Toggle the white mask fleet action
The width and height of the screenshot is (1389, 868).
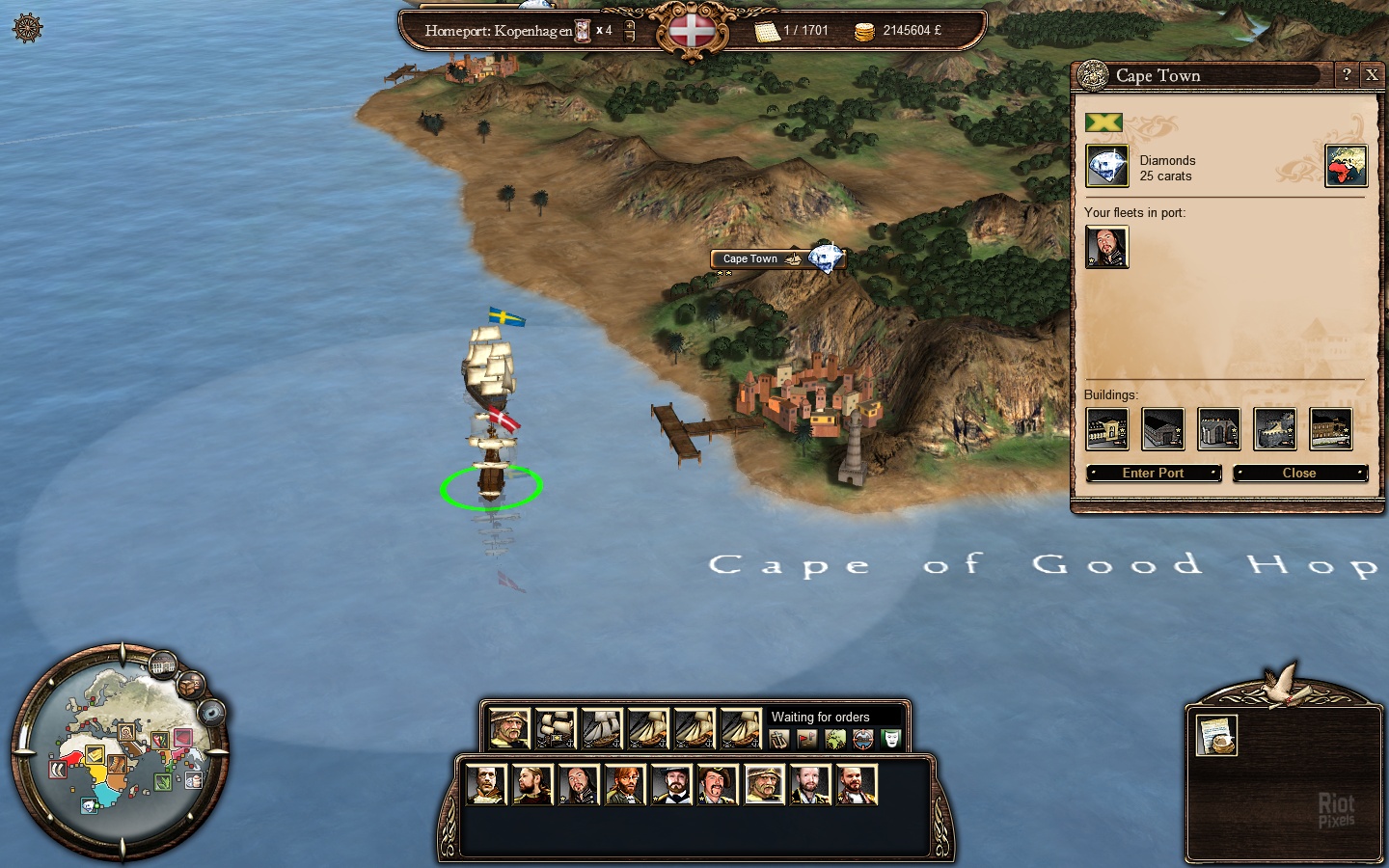890,740
